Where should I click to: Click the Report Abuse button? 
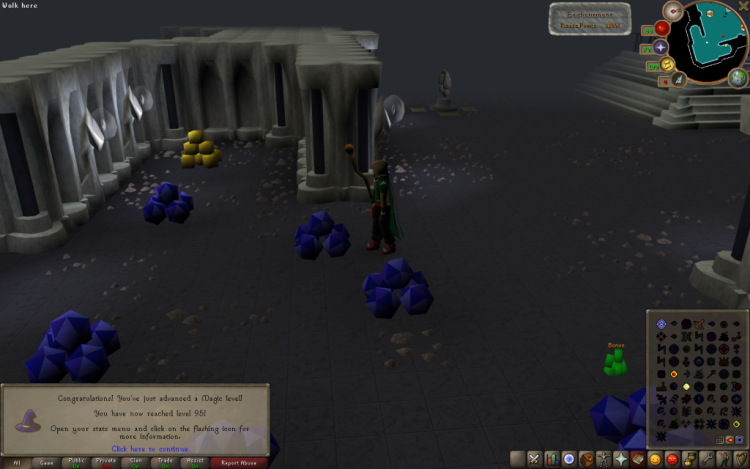pos(238,463)
